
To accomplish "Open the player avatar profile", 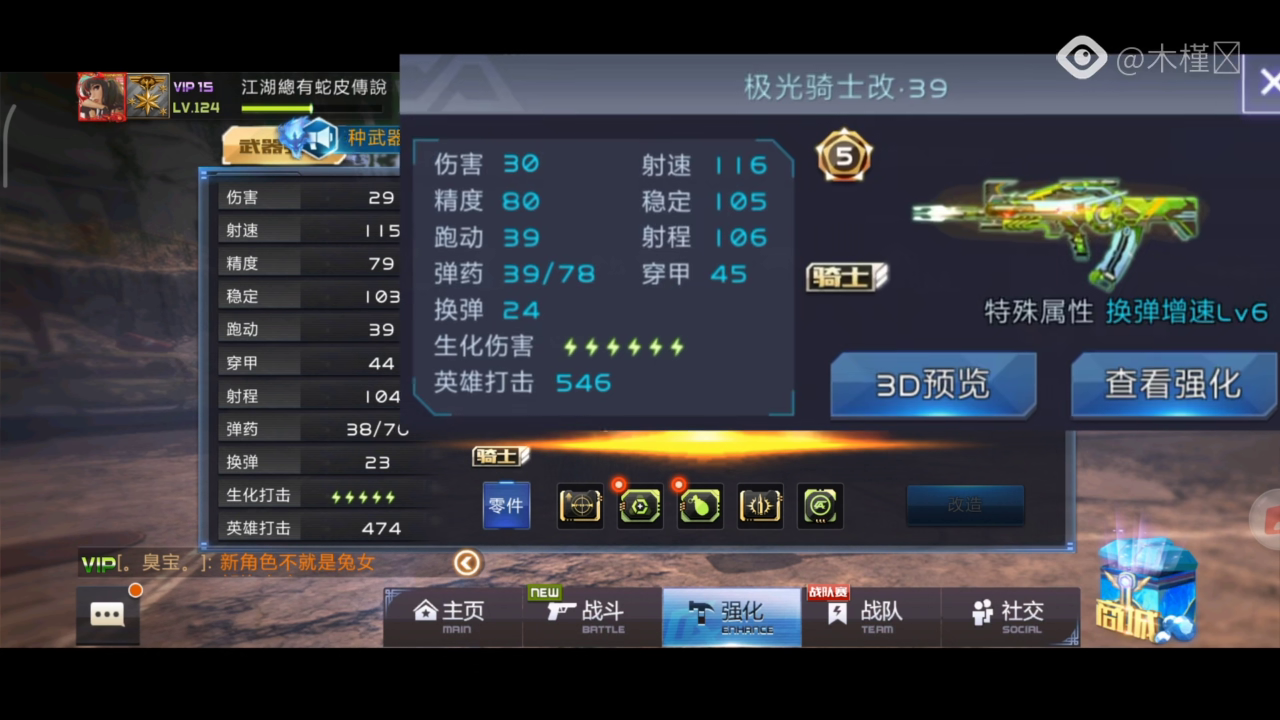I will pos(102,97).
